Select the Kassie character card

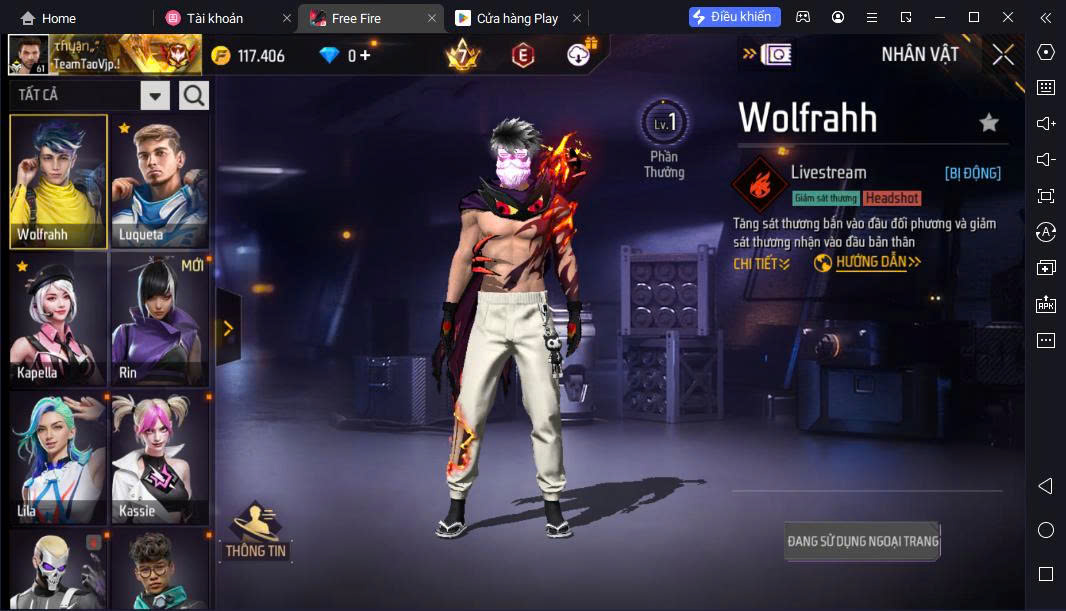click(x=160, y=457)
